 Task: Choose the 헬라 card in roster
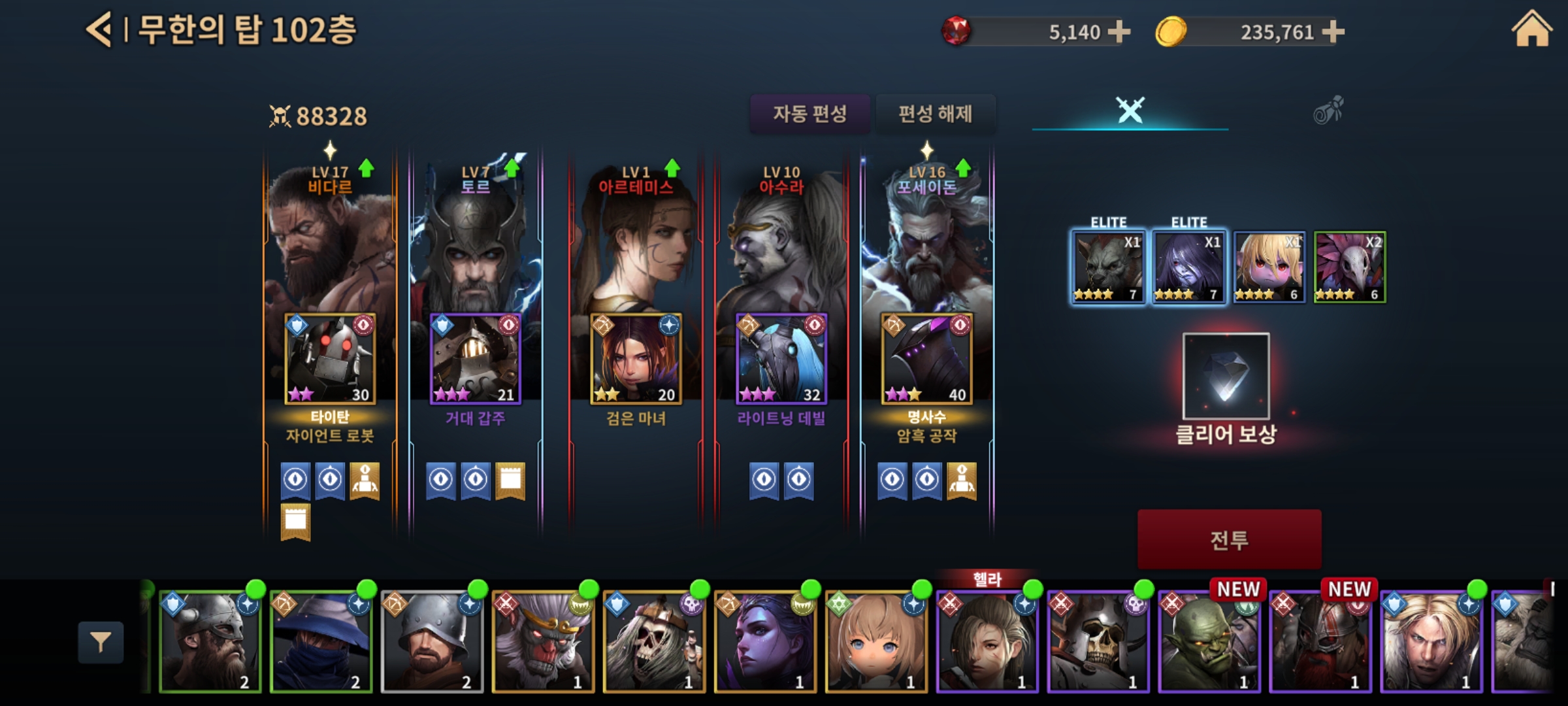(987, 641)
